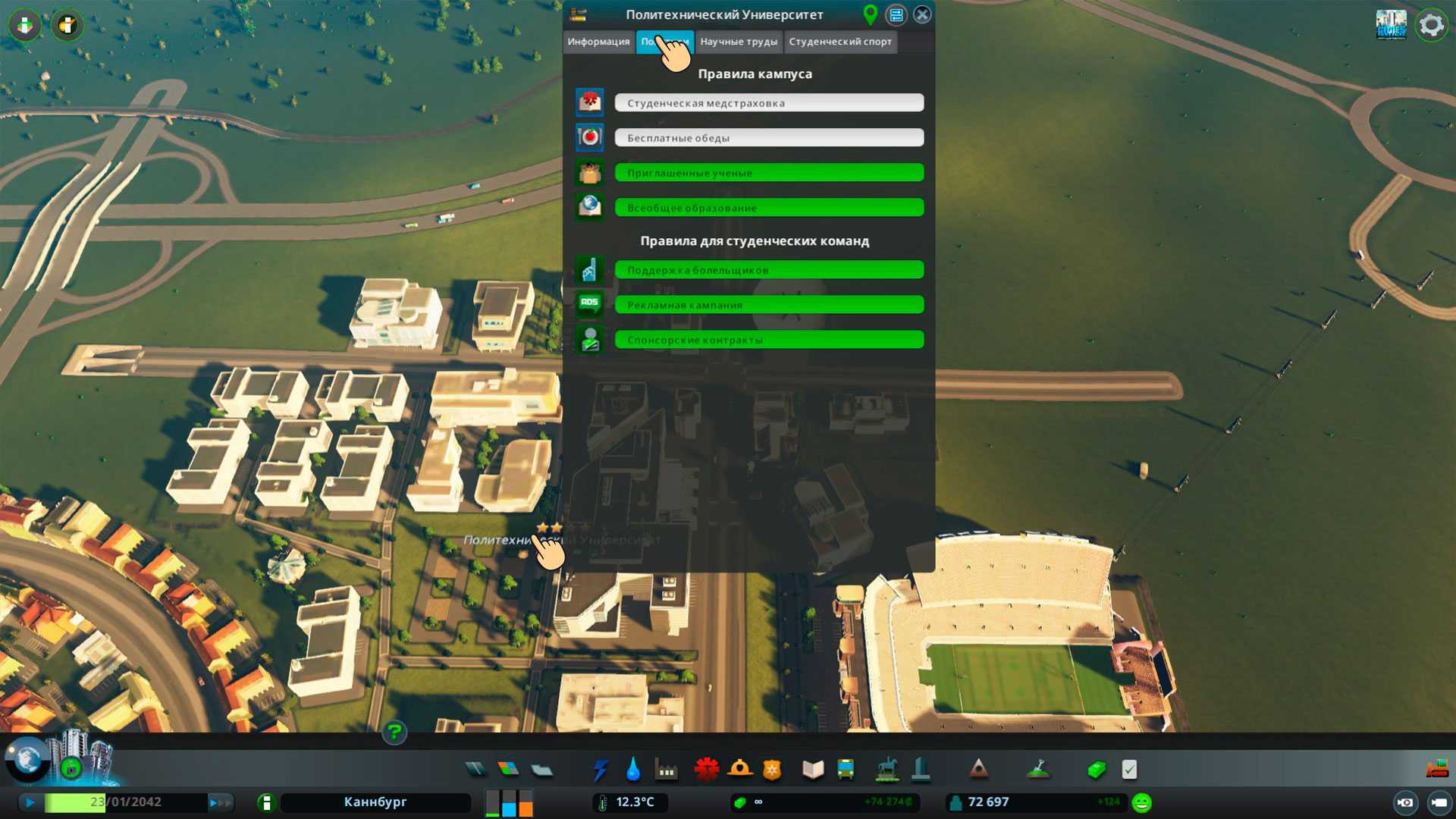
Task: Open the gear settings menu
Action: click(1431, 25)
